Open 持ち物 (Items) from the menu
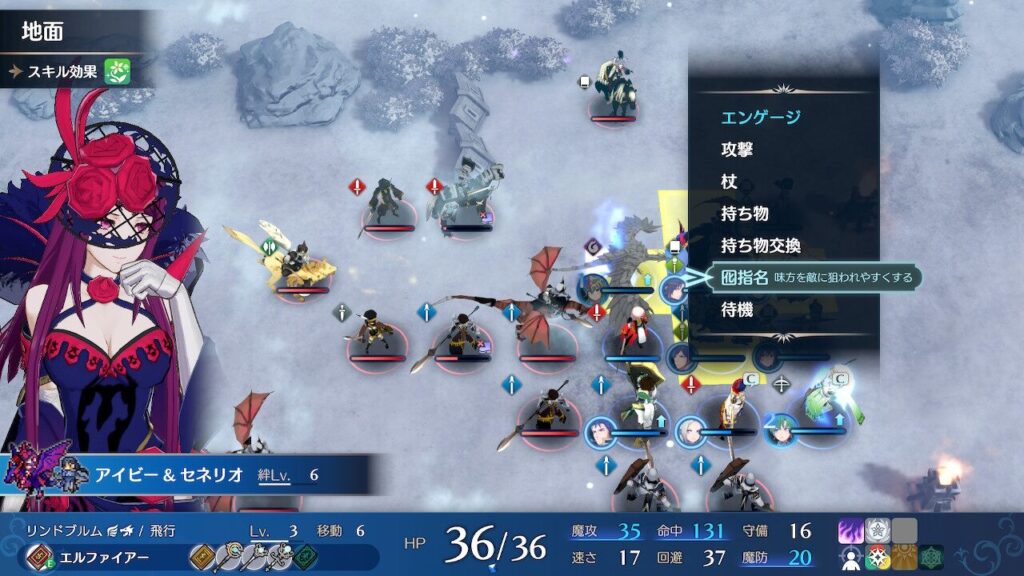Viewport: 1024px width, 576px height. [745, 213]
